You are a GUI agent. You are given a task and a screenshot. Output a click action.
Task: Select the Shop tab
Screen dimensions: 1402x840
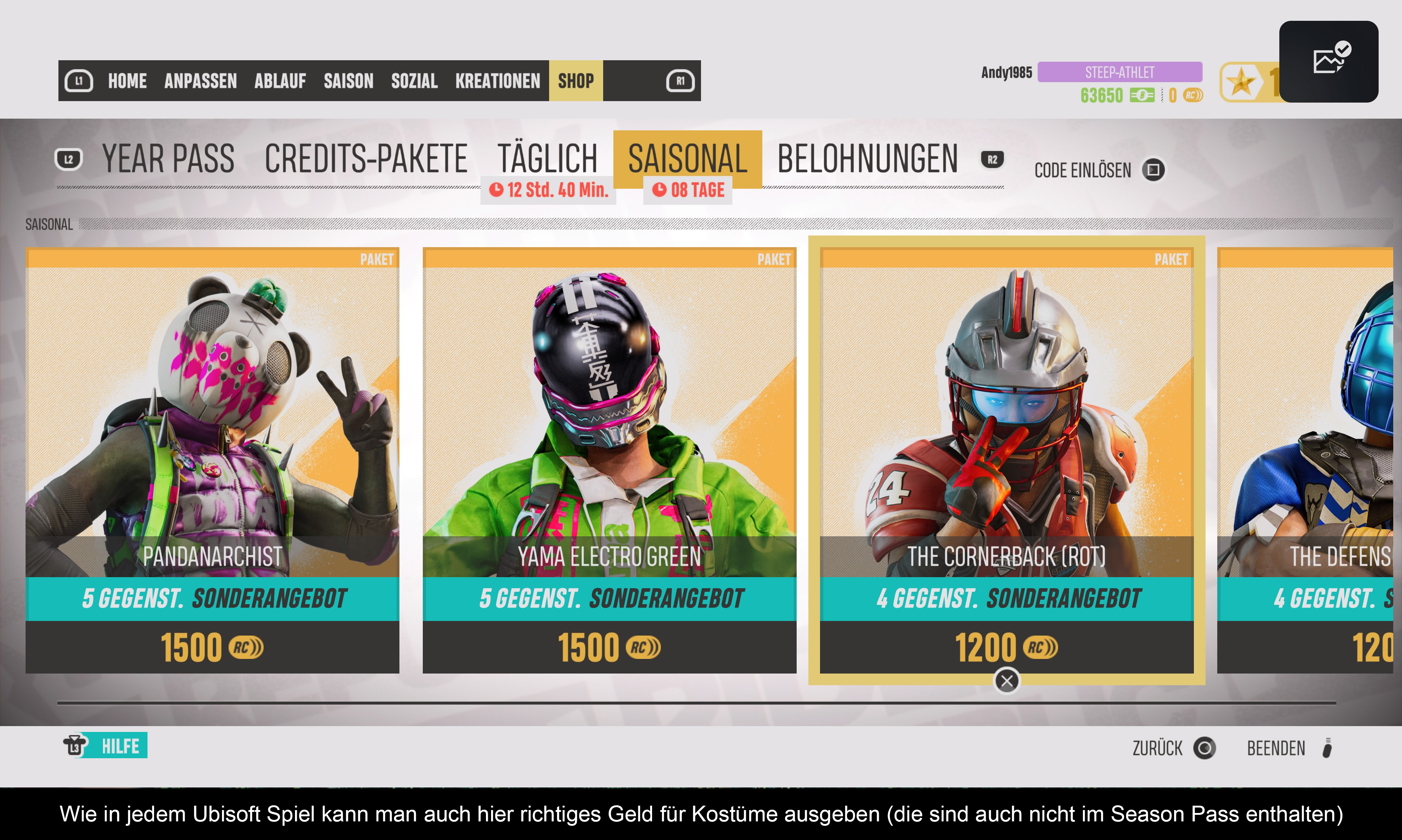pyautogui.click(x=576, y=81)
